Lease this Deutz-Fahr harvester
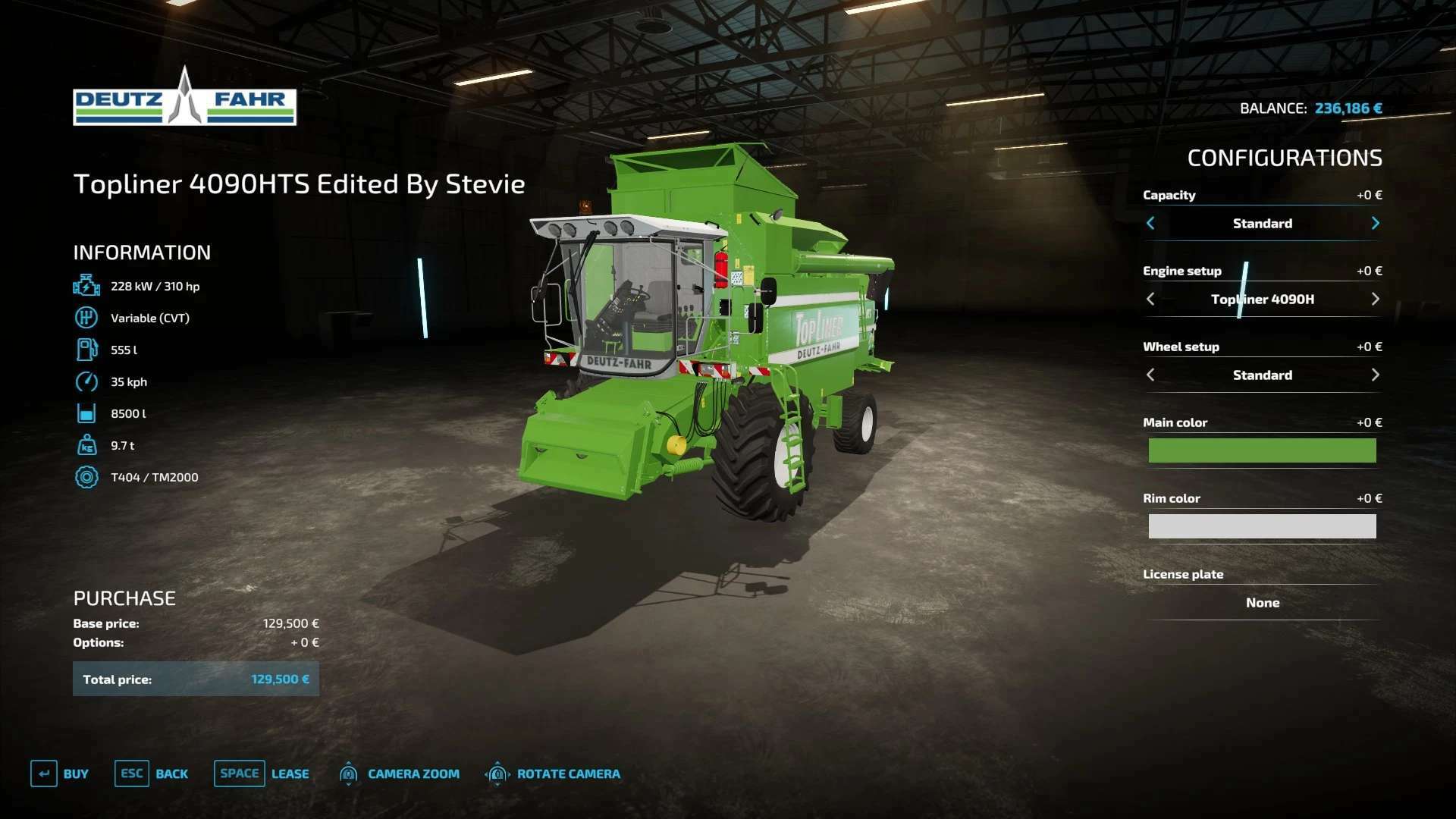The width and height of the screenshot is (1456, 819). (262, 773)
